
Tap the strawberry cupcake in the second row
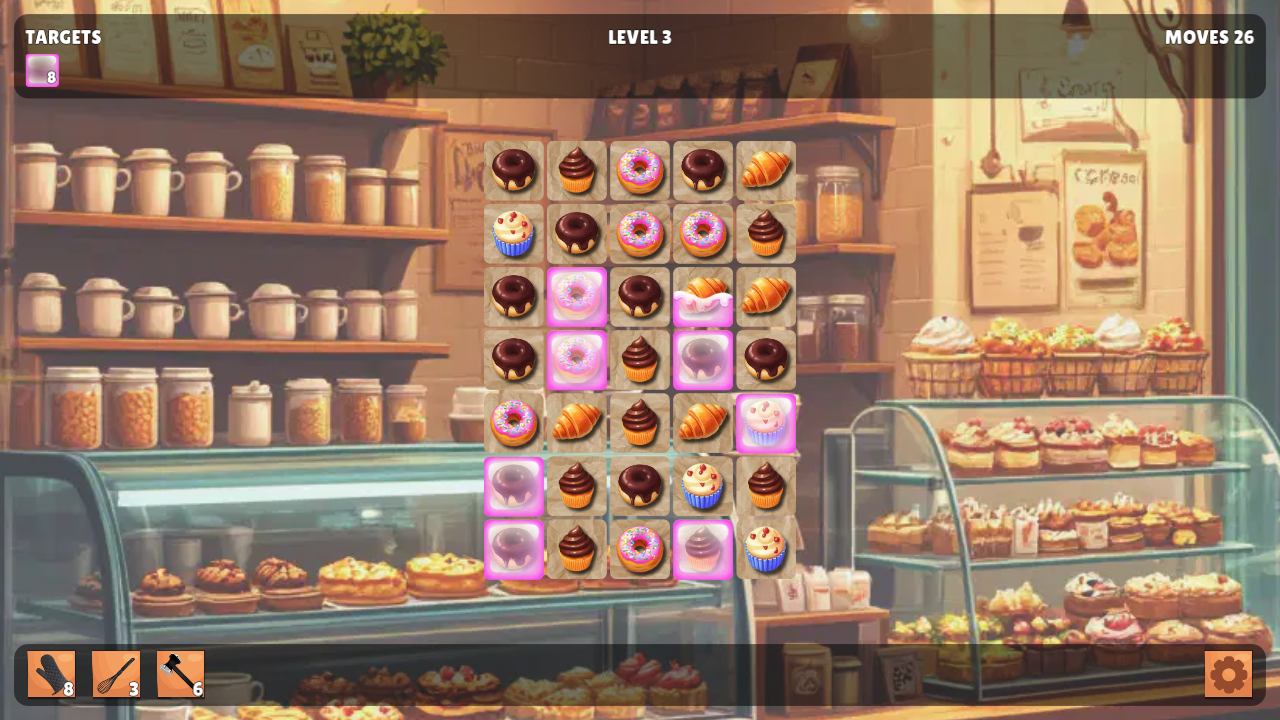click(x=513, y=233)
